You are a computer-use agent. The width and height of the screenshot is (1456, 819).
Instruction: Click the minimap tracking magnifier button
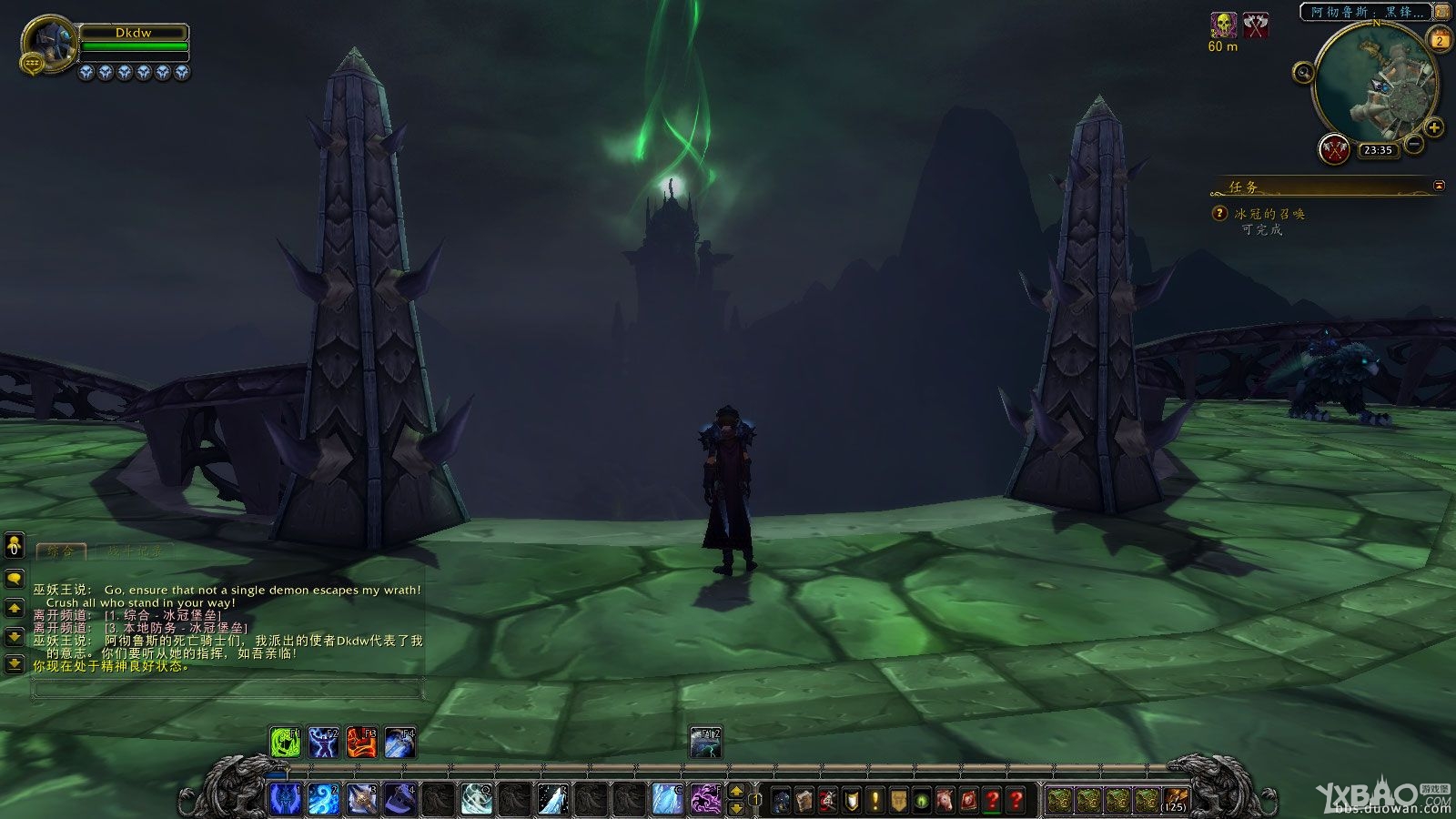(1303, 73)
